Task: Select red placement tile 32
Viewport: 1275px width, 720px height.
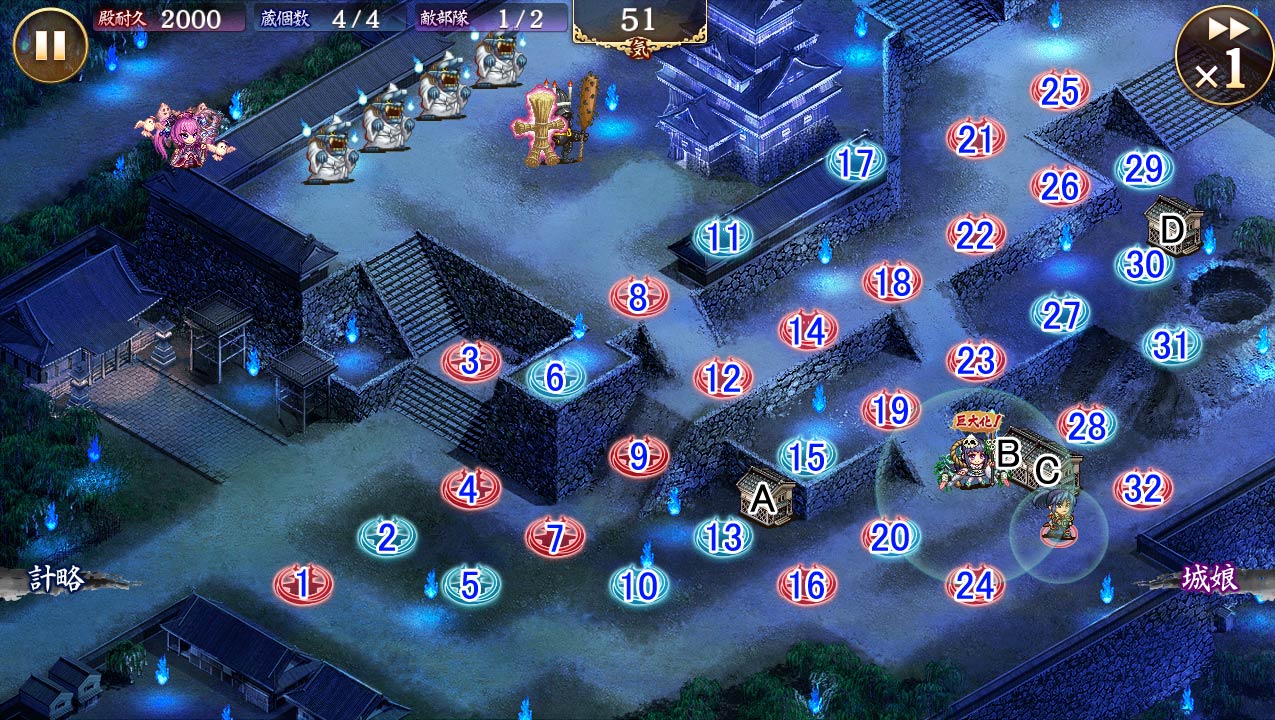Action: pos(1143,489)
